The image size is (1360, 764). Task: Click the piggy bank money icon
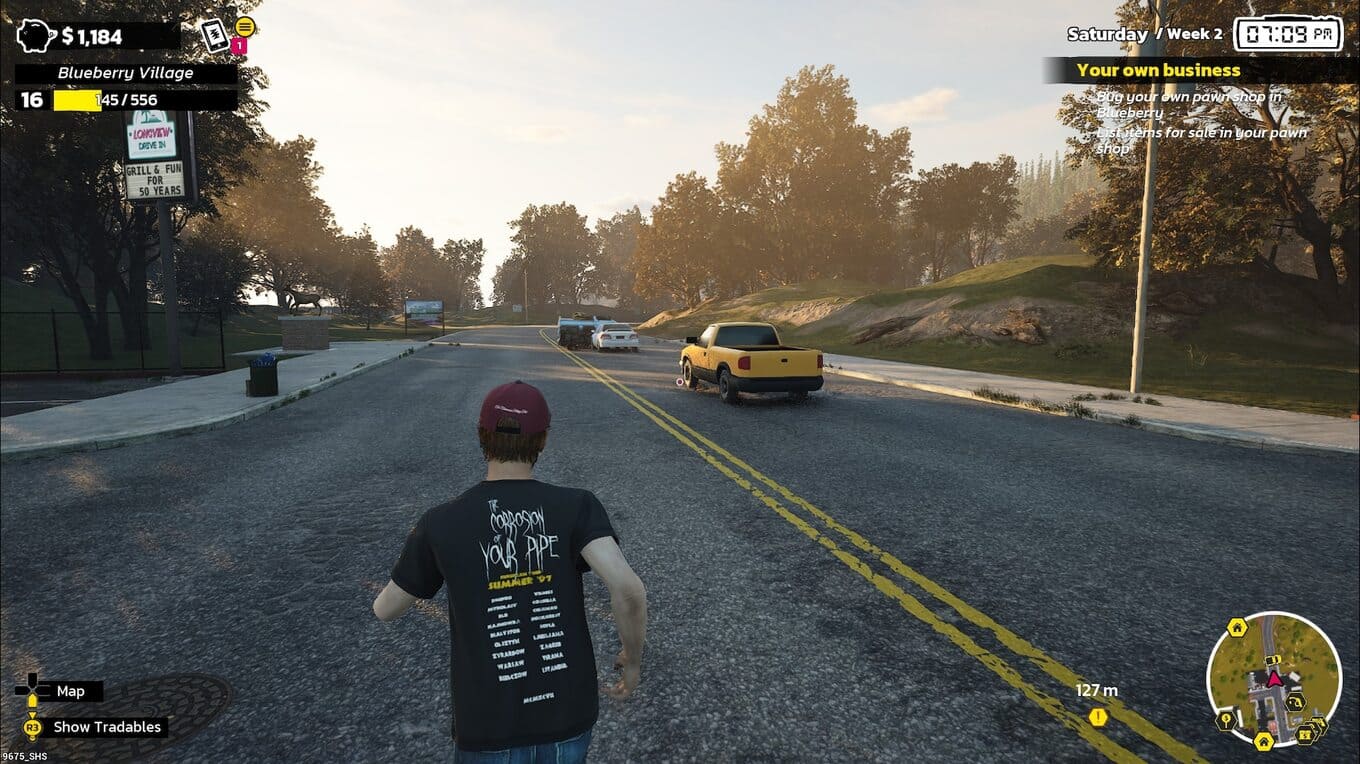point(36,36)
